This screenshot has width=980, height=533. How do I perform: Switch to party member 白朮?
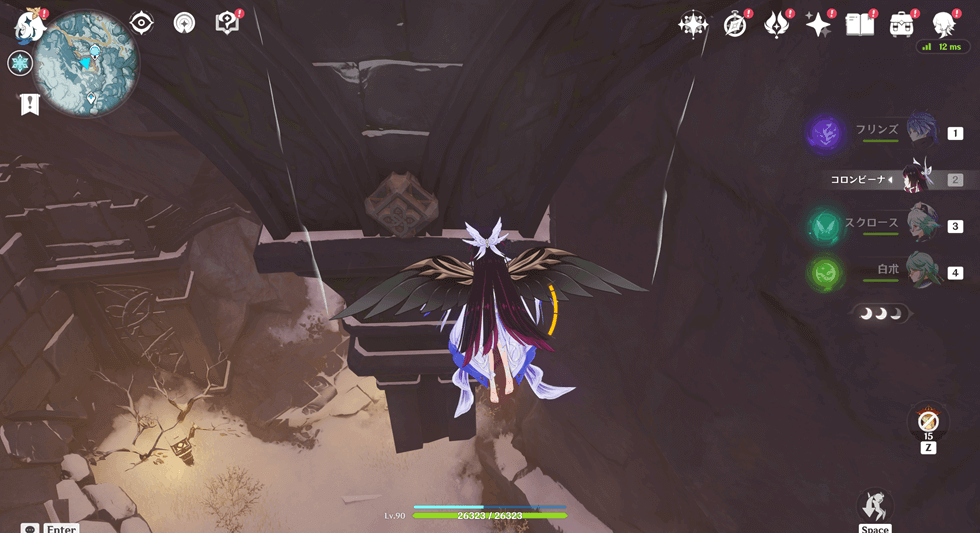click(920, 270)
